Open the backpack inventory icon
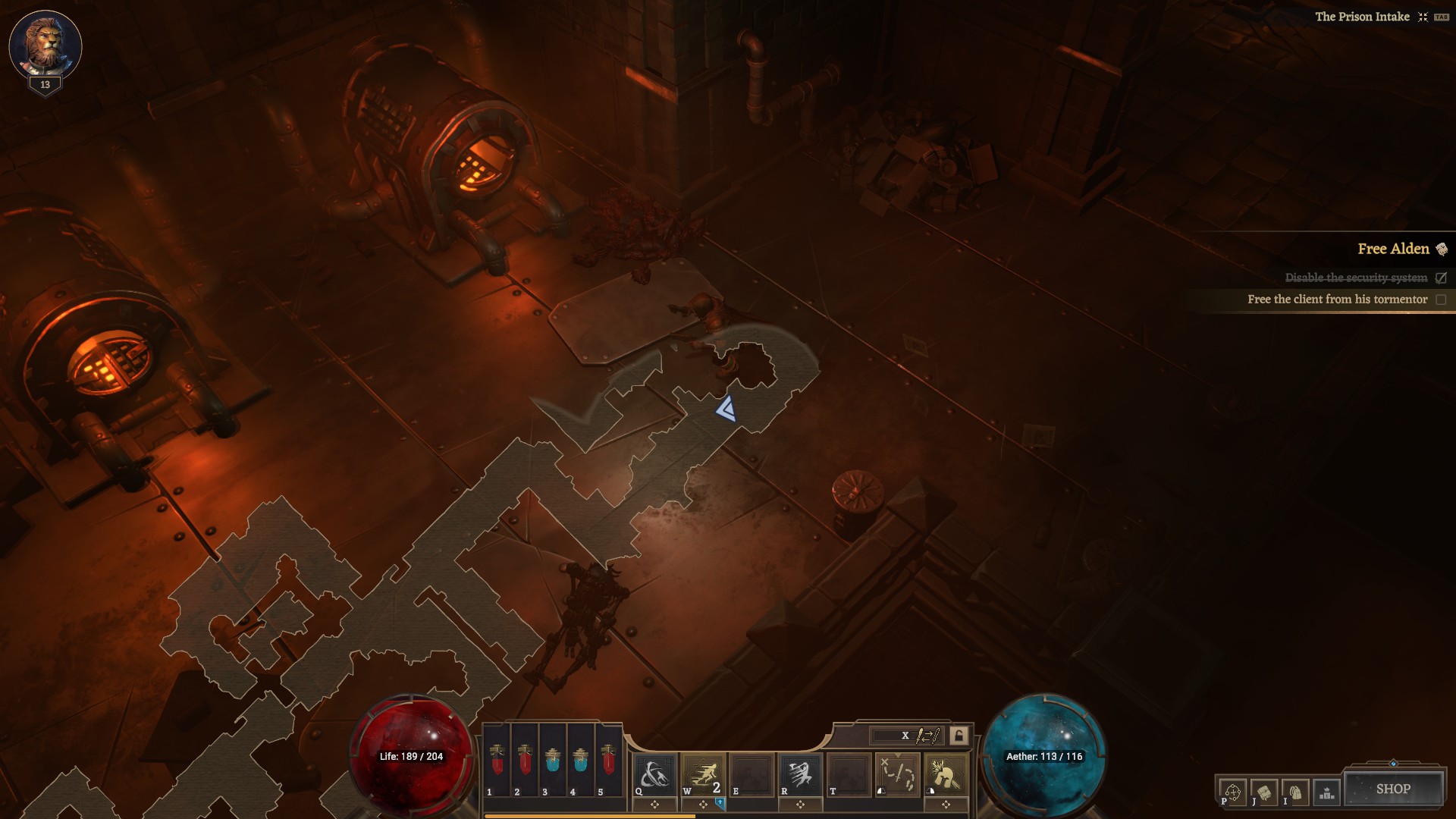The image size is (1456, 819). coord(1295,792)
